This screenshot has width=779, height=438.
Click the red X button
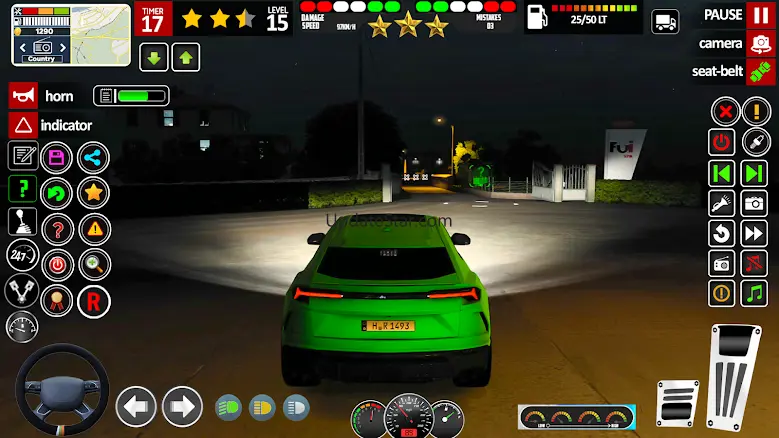pos(722,111)
